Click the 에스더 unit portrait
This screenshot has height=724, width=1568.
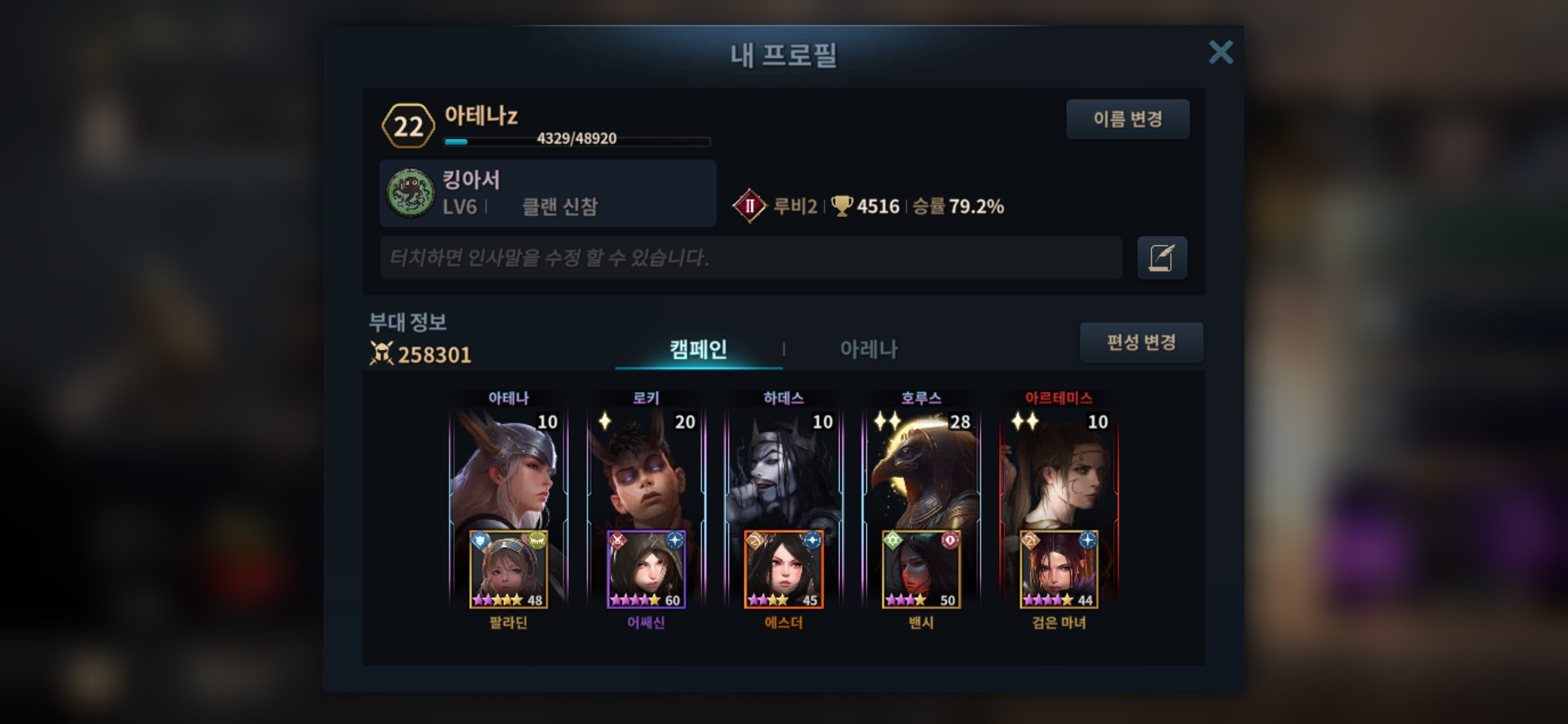click(783, 570)
